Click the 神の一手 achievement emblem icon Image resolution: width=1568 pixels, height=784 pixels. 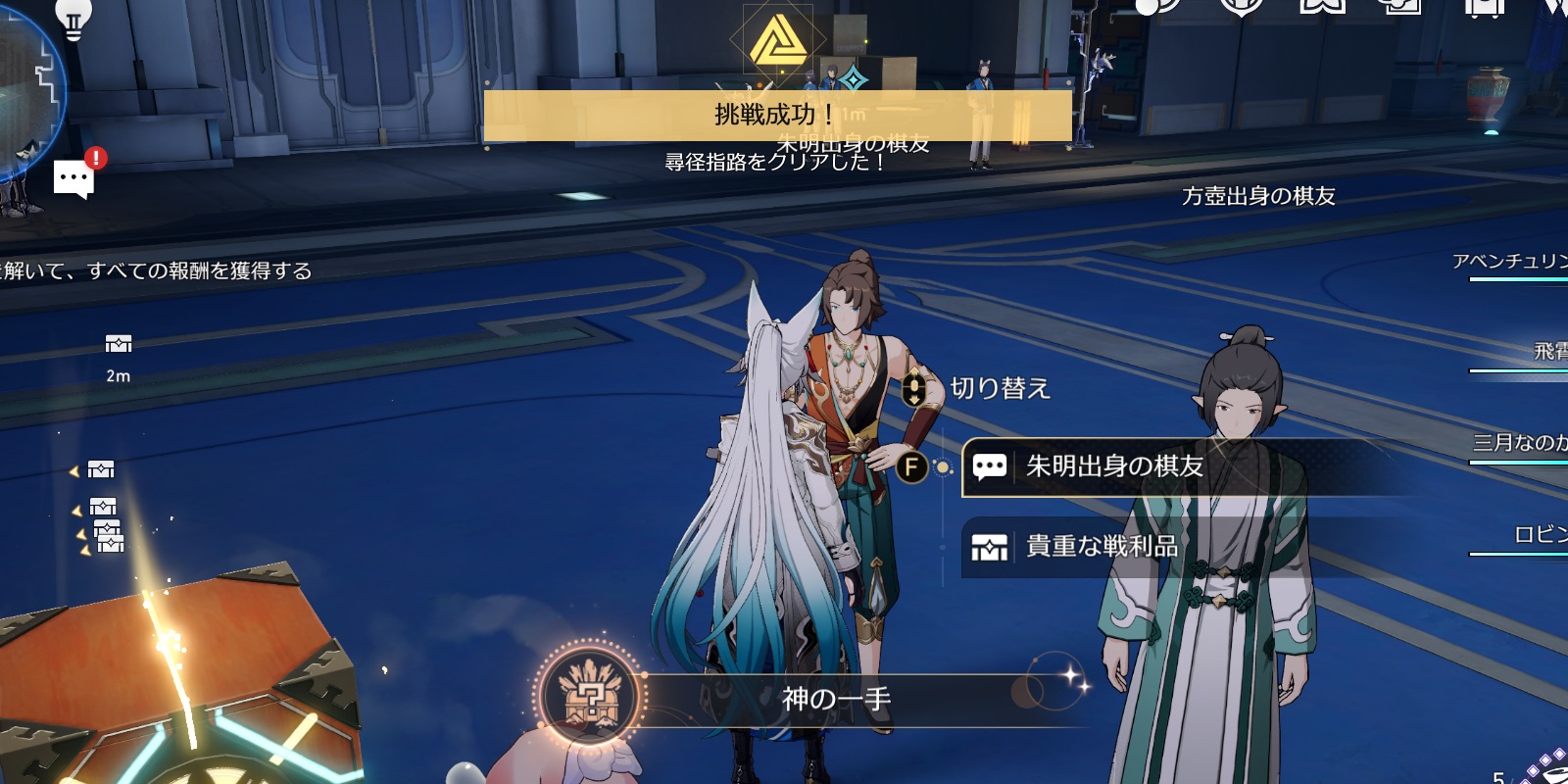[x=589, y=696]
